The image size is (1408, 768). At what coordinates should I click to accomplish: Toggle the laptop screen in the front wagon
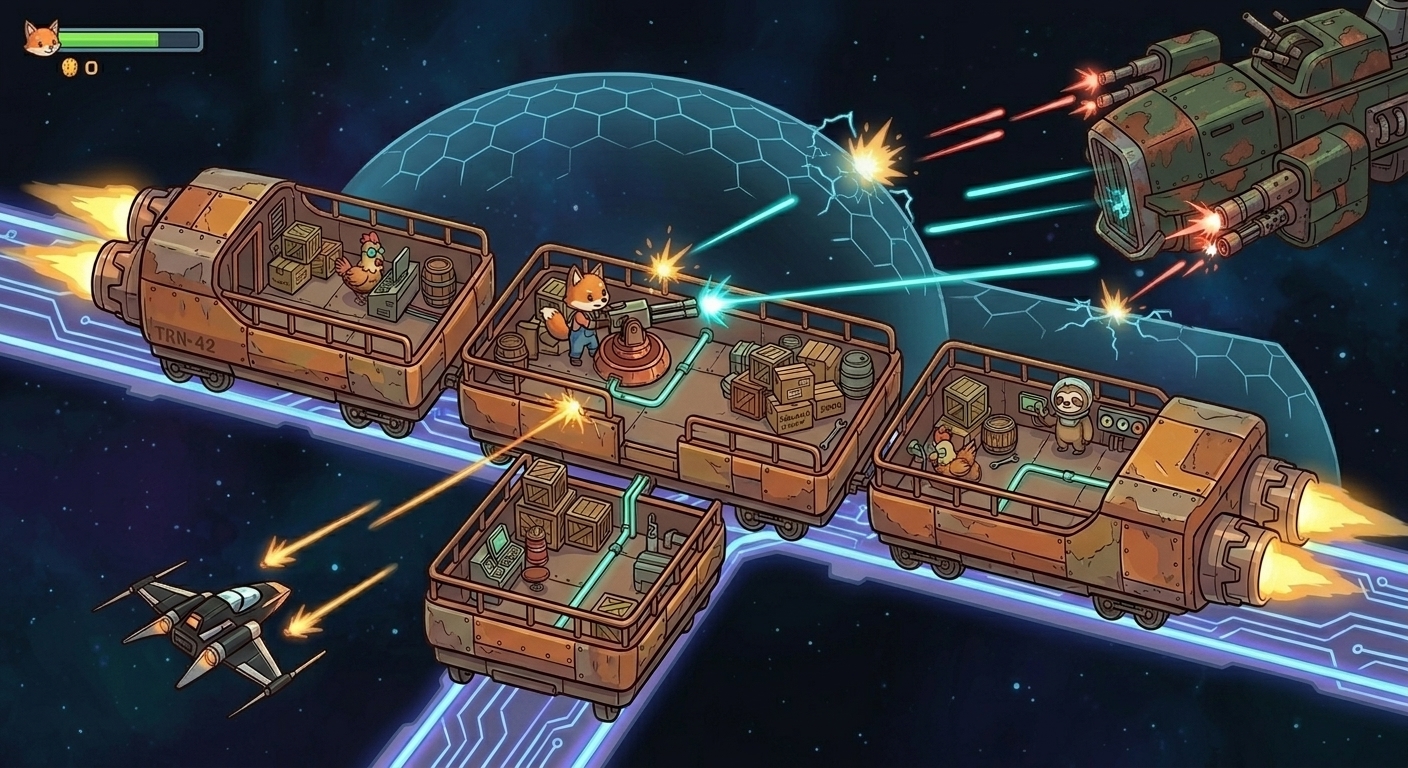pyautogui.click(x=400, y=263)
